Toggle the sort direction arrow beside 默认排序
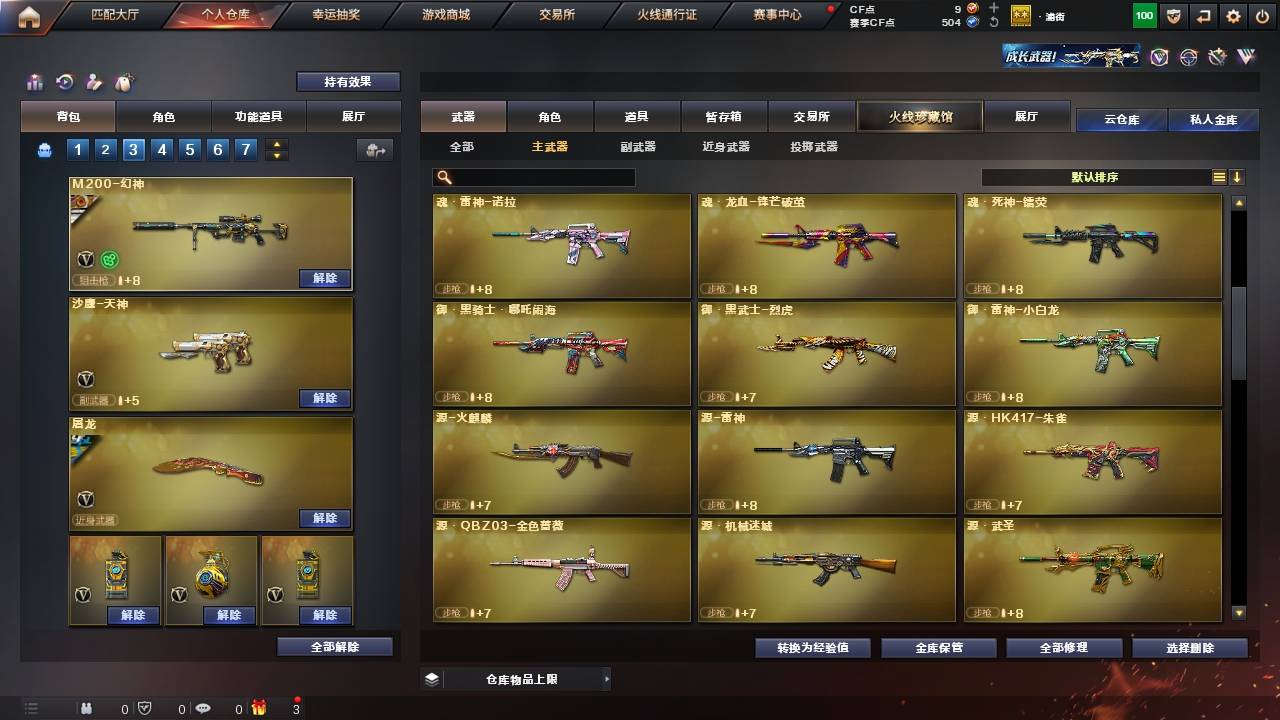1280x720 pixels. click(1238, 177)
